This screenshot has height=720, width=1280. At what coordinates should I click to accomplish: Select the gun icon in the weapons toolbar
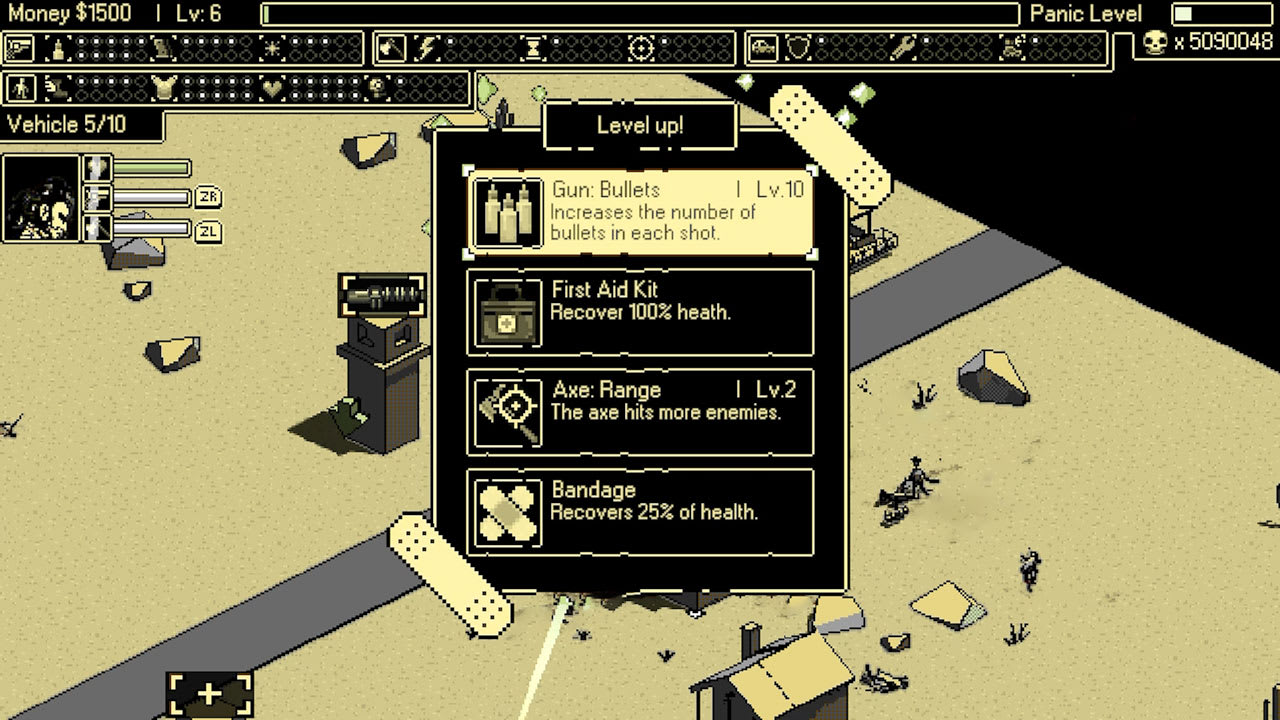(18, 46)
